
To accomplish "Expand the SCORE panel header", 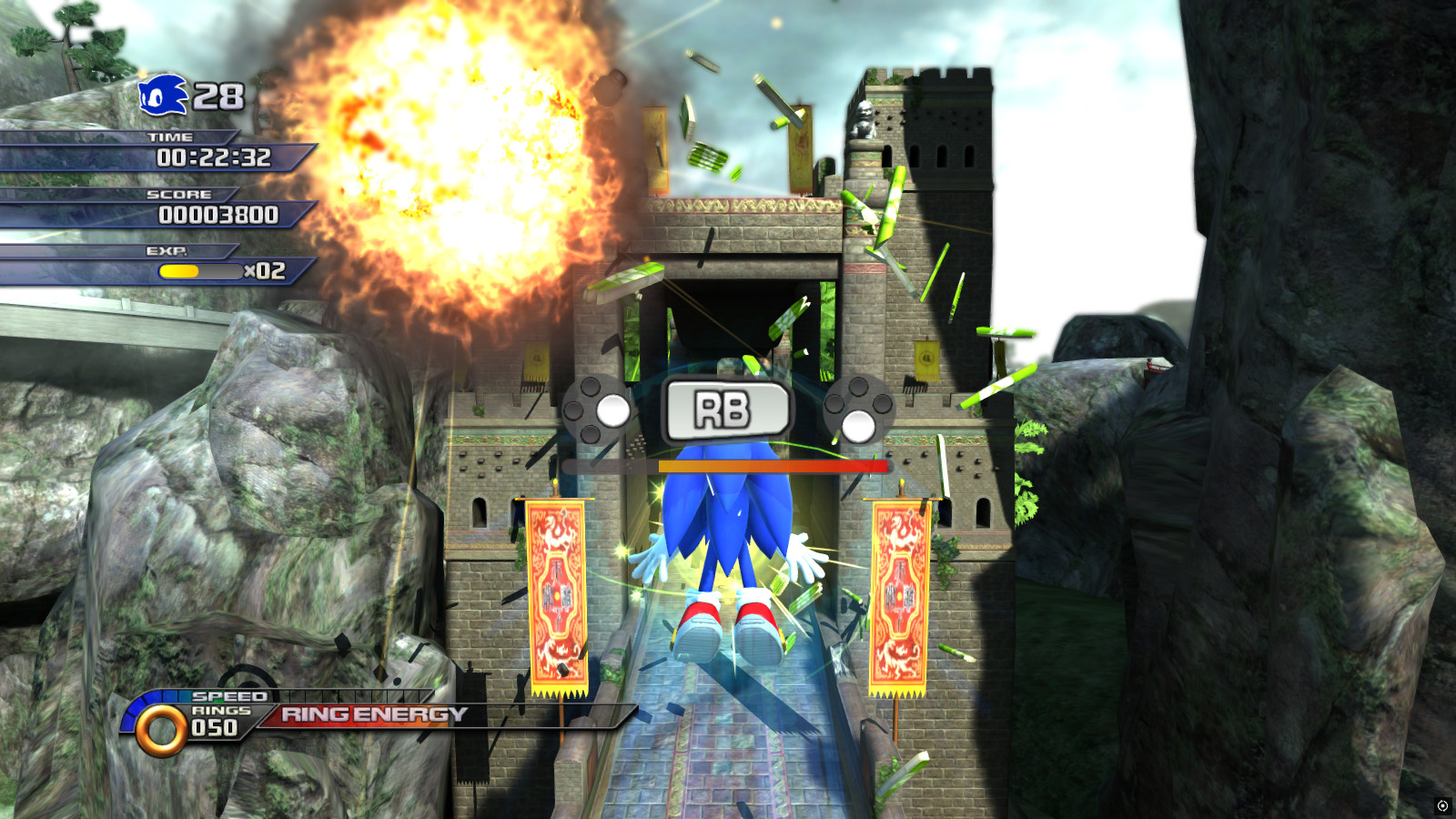I will tap(178, 193).
